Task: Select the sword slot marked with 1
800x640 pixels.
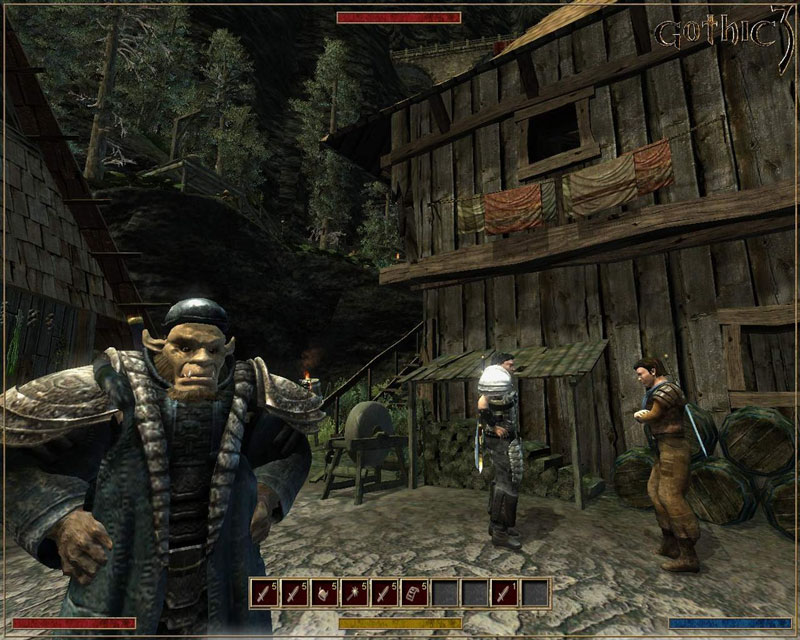Action: pos(504,593)
